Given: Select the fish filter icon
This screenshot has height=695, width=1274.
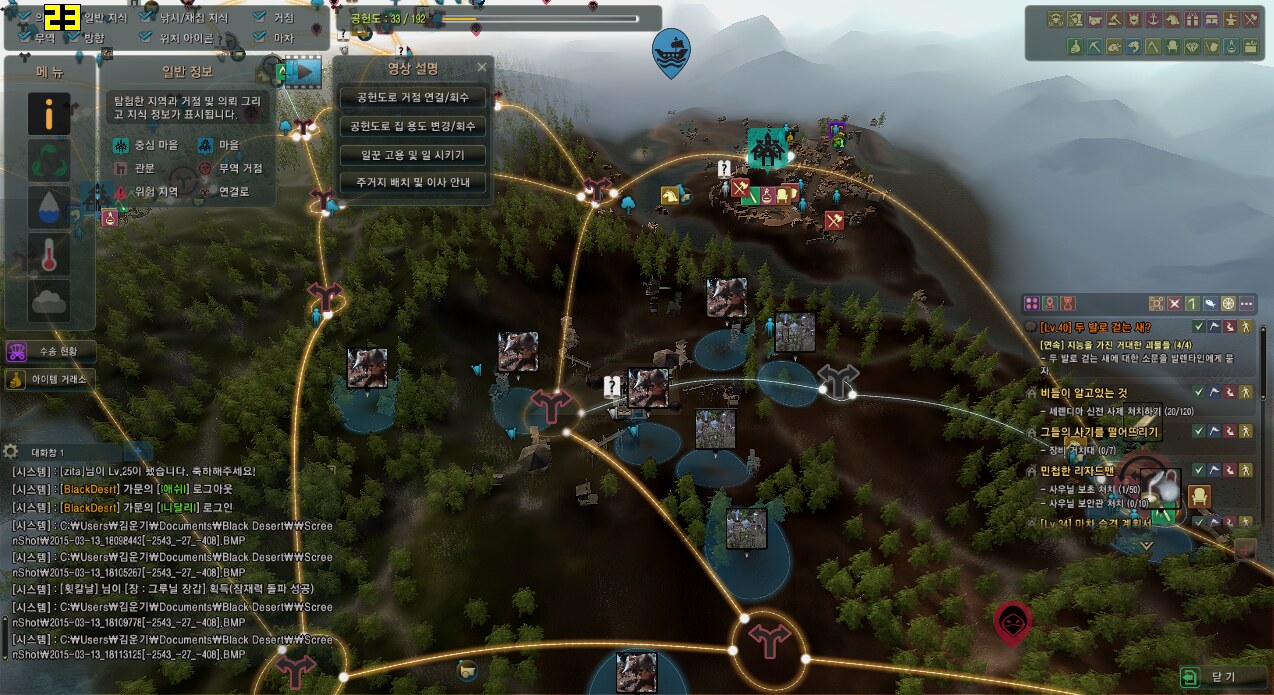Looking at the screenshot, I should (x=1131, y=46).
